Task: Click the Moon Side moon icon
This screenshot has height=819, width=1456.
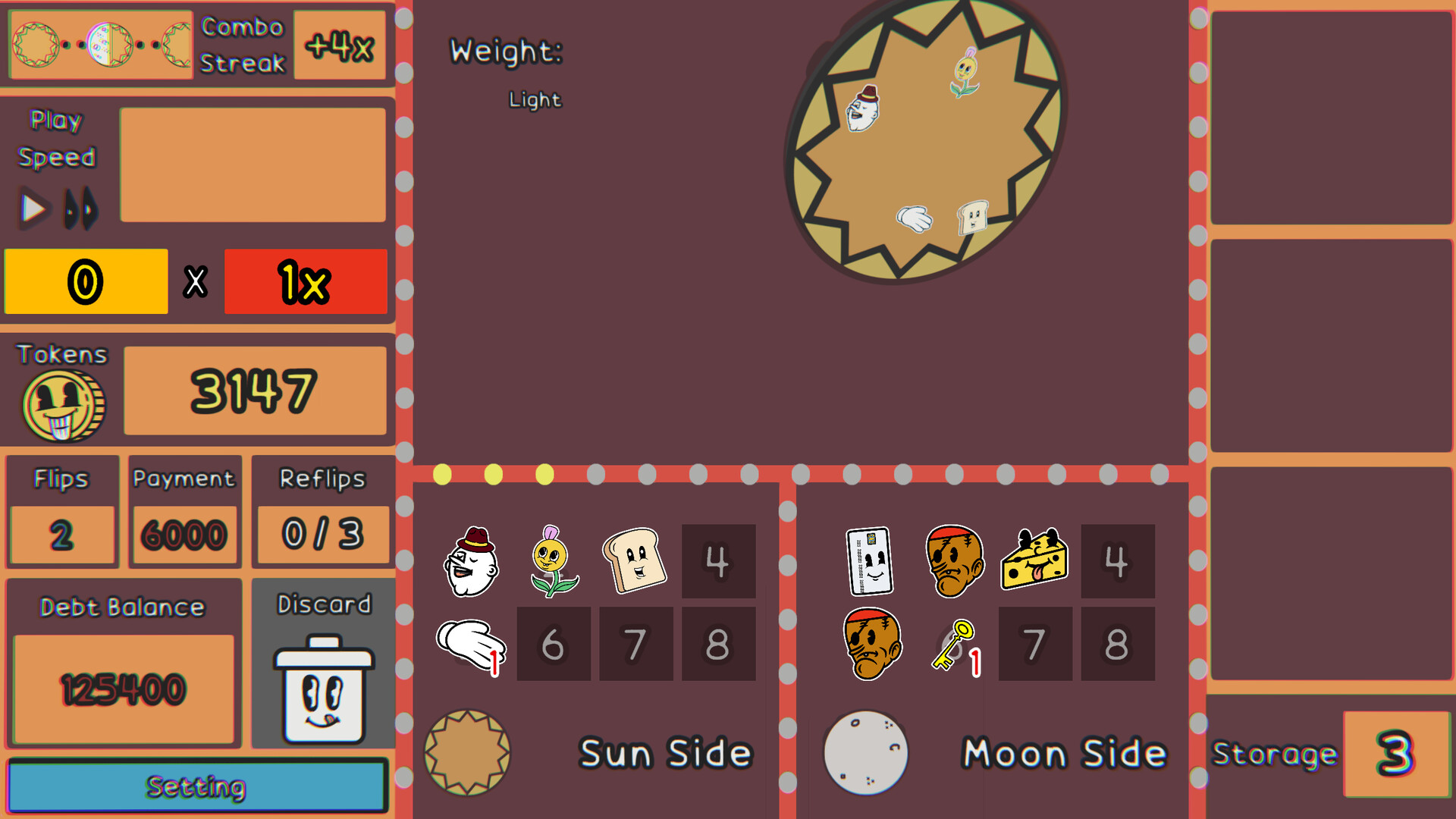Action: 866,751
